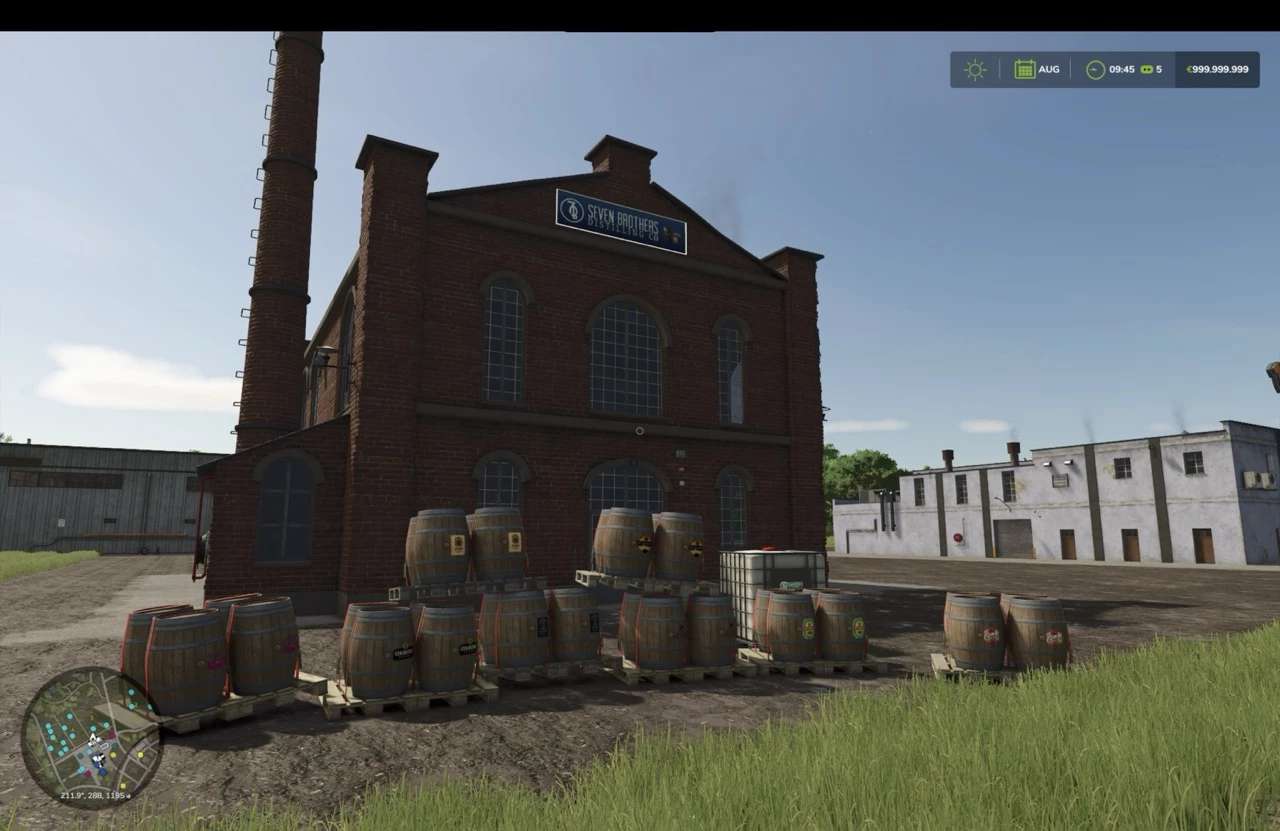
Task: Open the circular minimap
Action: point(91,737)
